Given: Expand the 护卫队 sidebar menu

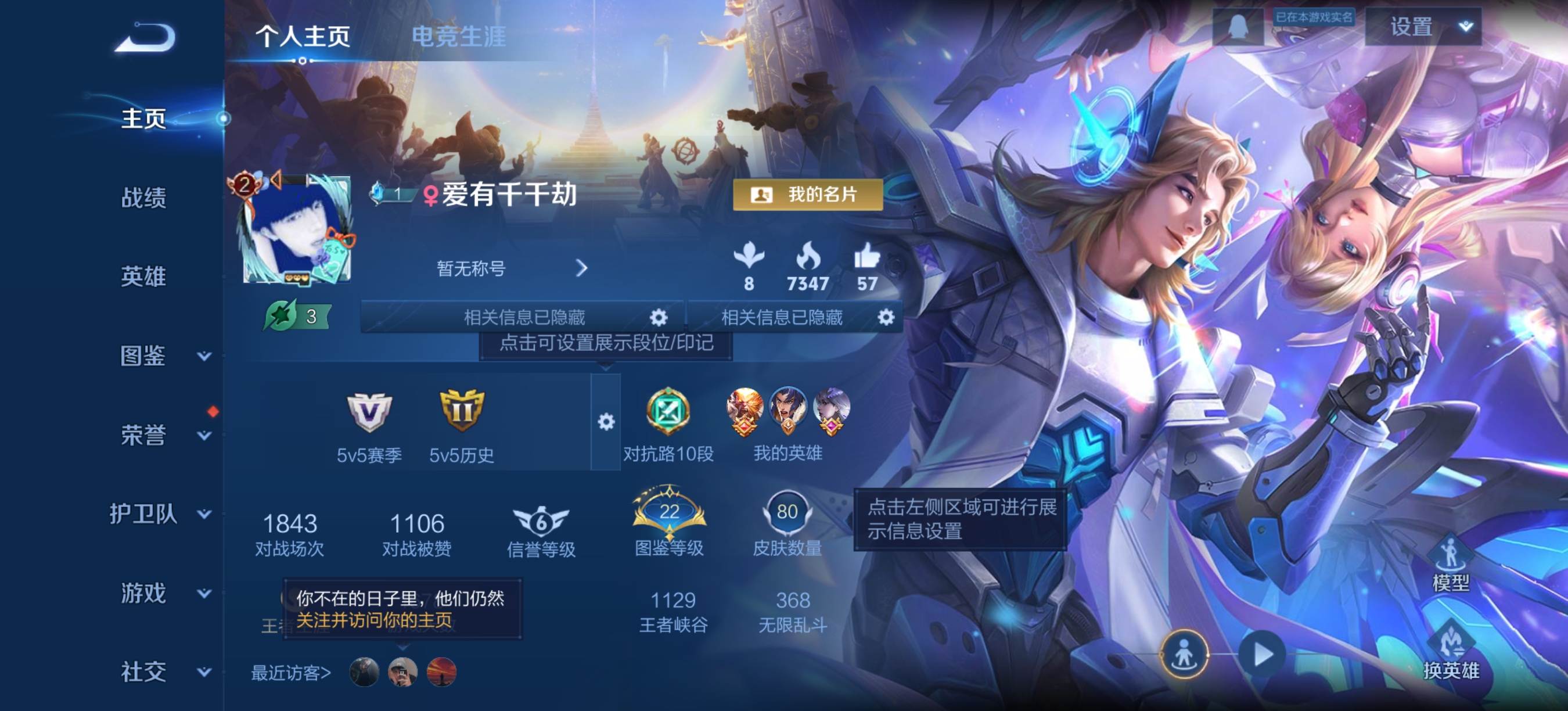Looking at the screenshot, I should tap(160, 513).
